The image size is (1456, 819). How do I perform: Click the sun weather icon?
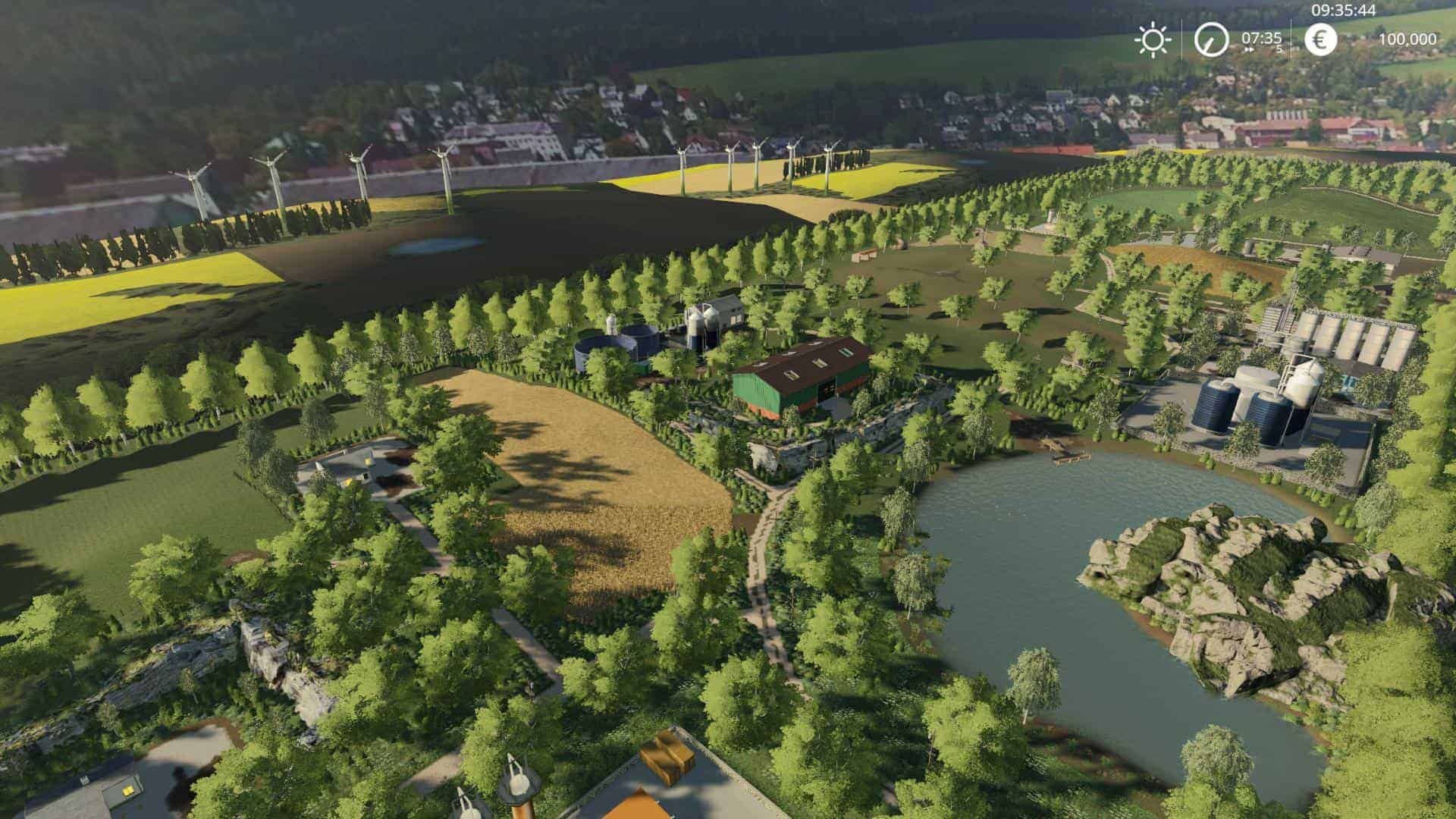pyautogui.click(x=1153, y=39)
